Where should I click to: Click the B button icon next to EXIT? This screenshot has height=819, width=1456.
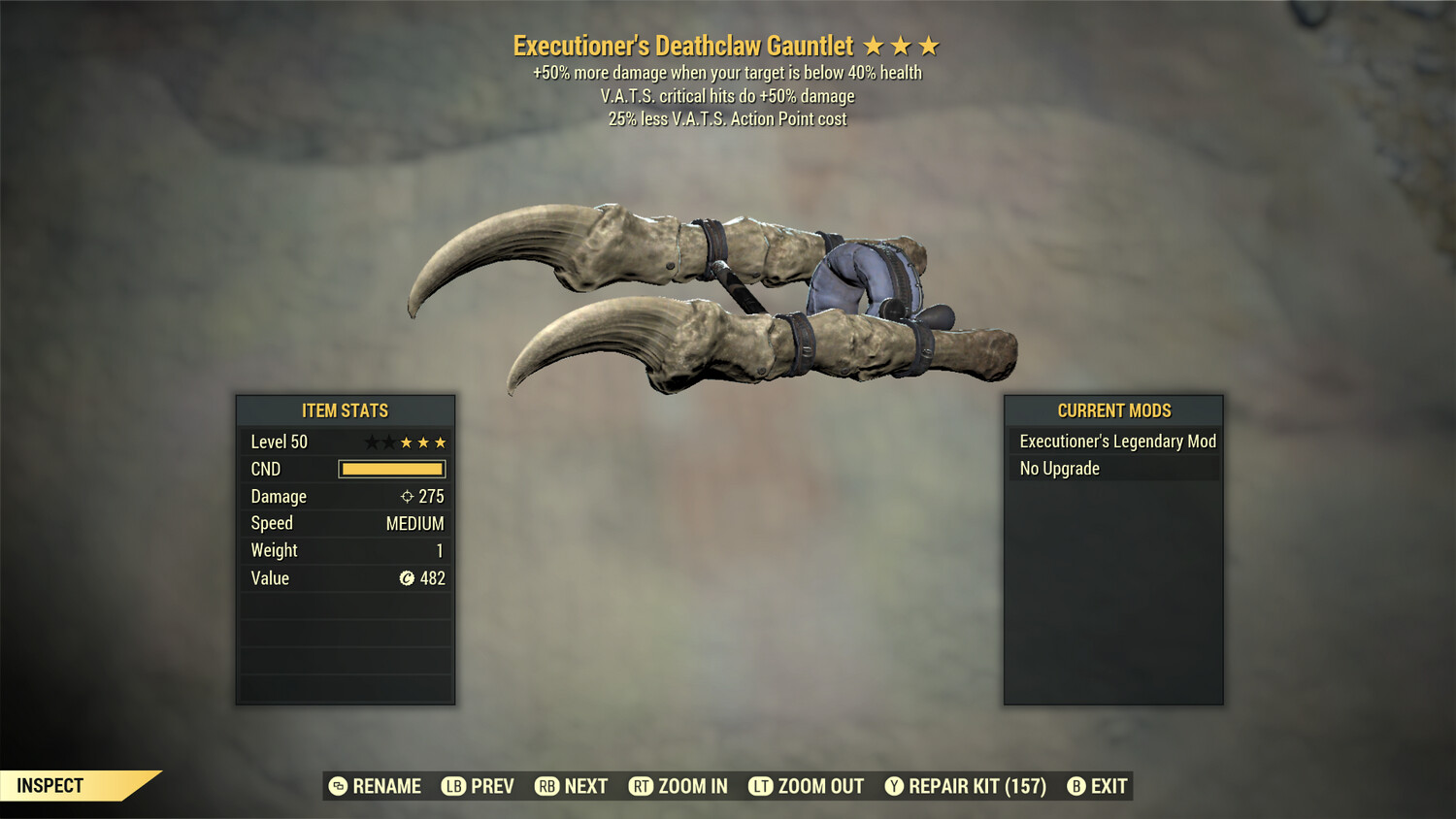[x=1075, y=786]
